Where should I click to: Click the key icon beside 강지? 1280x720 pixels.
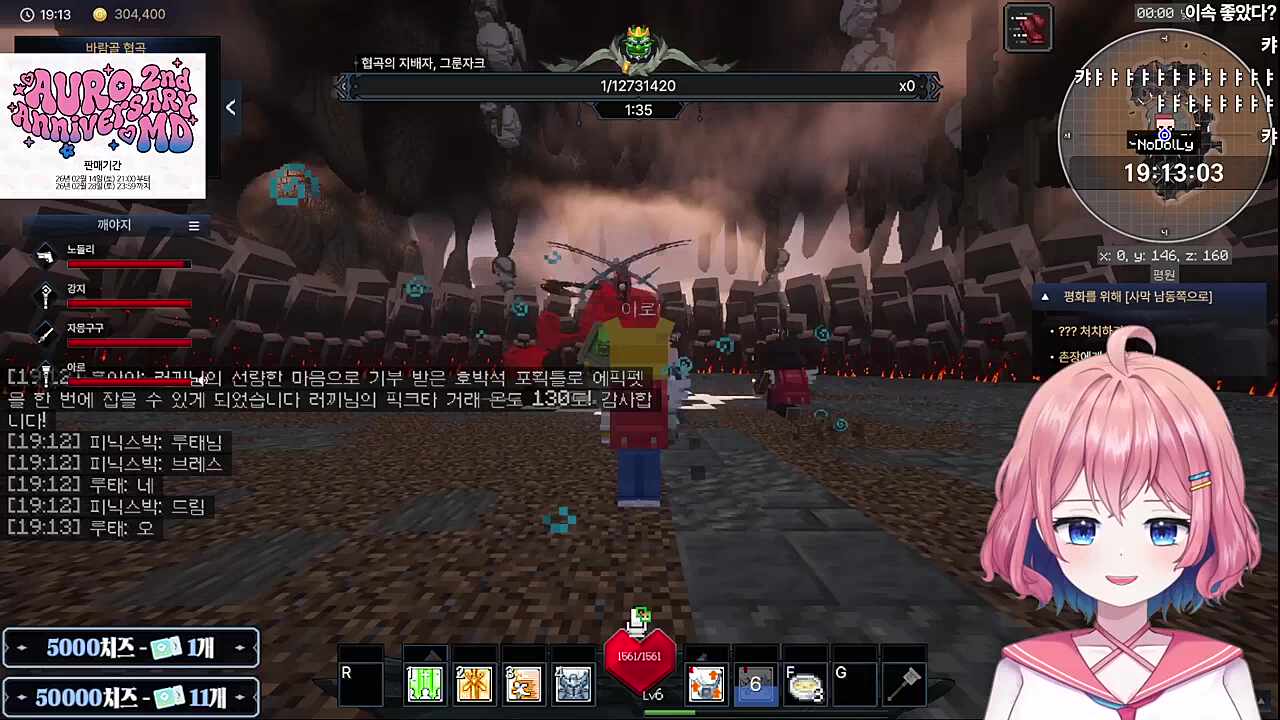pyautogui.click(x=45, y=296)
